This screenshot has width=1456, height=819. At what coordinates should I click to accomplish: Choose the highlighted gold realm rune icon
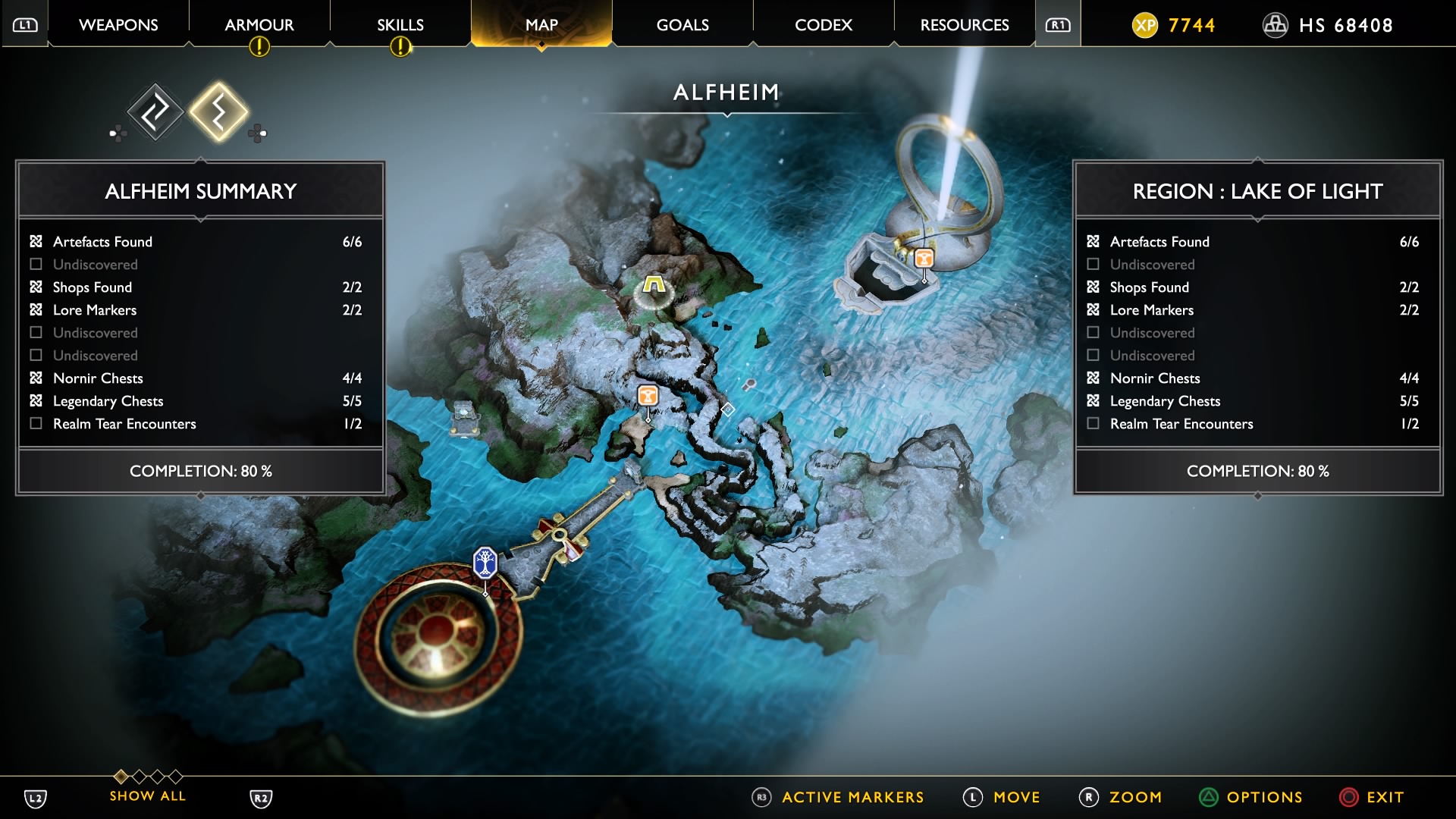pos(218,112)
